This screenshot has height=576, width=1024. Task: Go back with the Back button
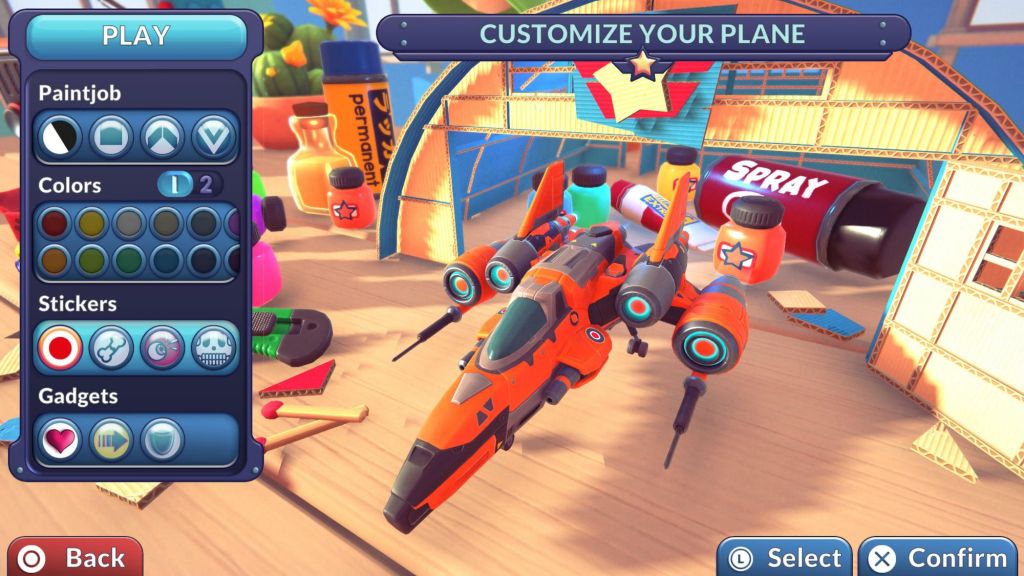(75, 557)
